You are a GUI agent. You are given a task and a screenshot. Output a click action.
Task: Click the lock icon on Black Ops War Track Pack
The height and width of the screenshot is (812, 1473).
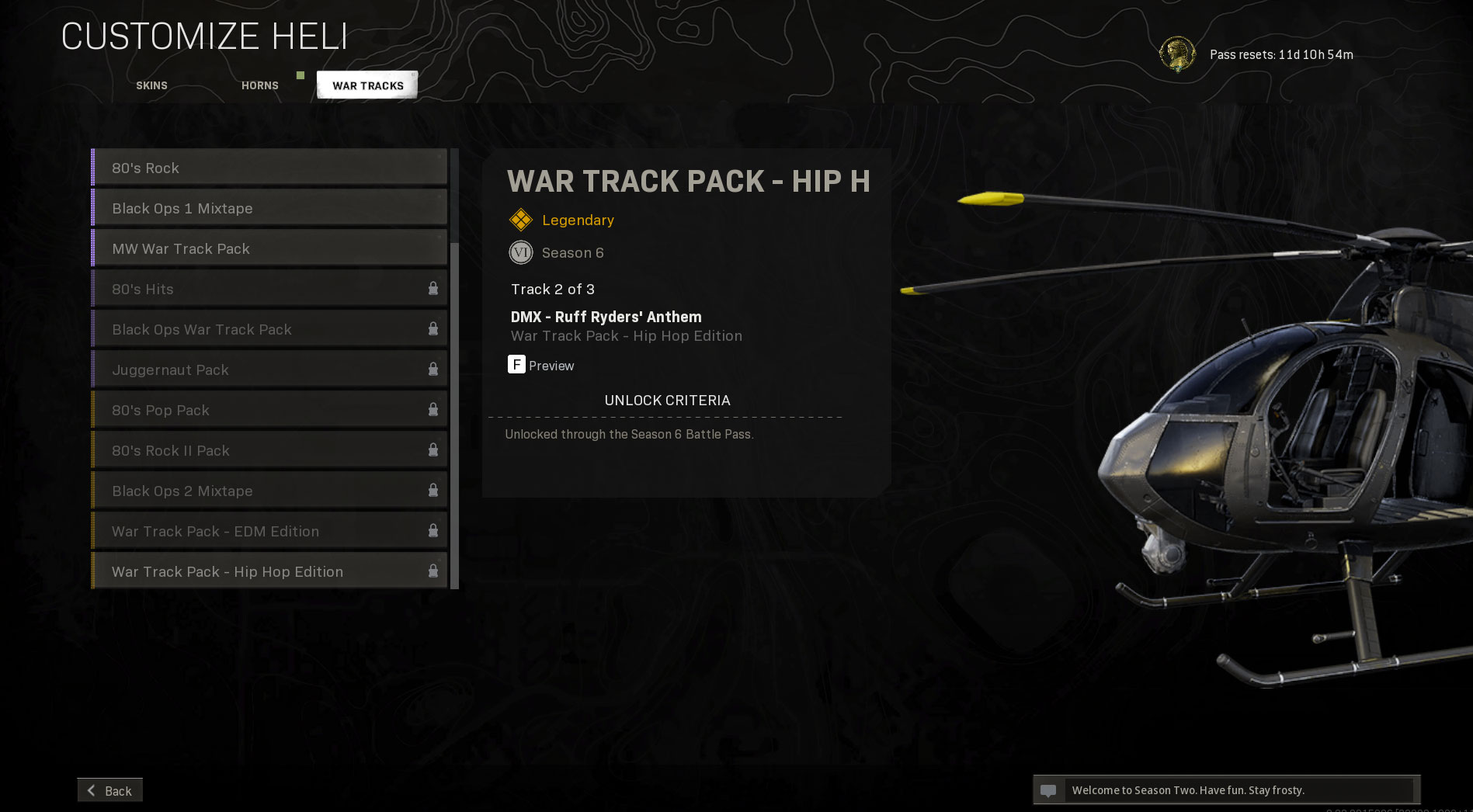(x=433, y=328)
